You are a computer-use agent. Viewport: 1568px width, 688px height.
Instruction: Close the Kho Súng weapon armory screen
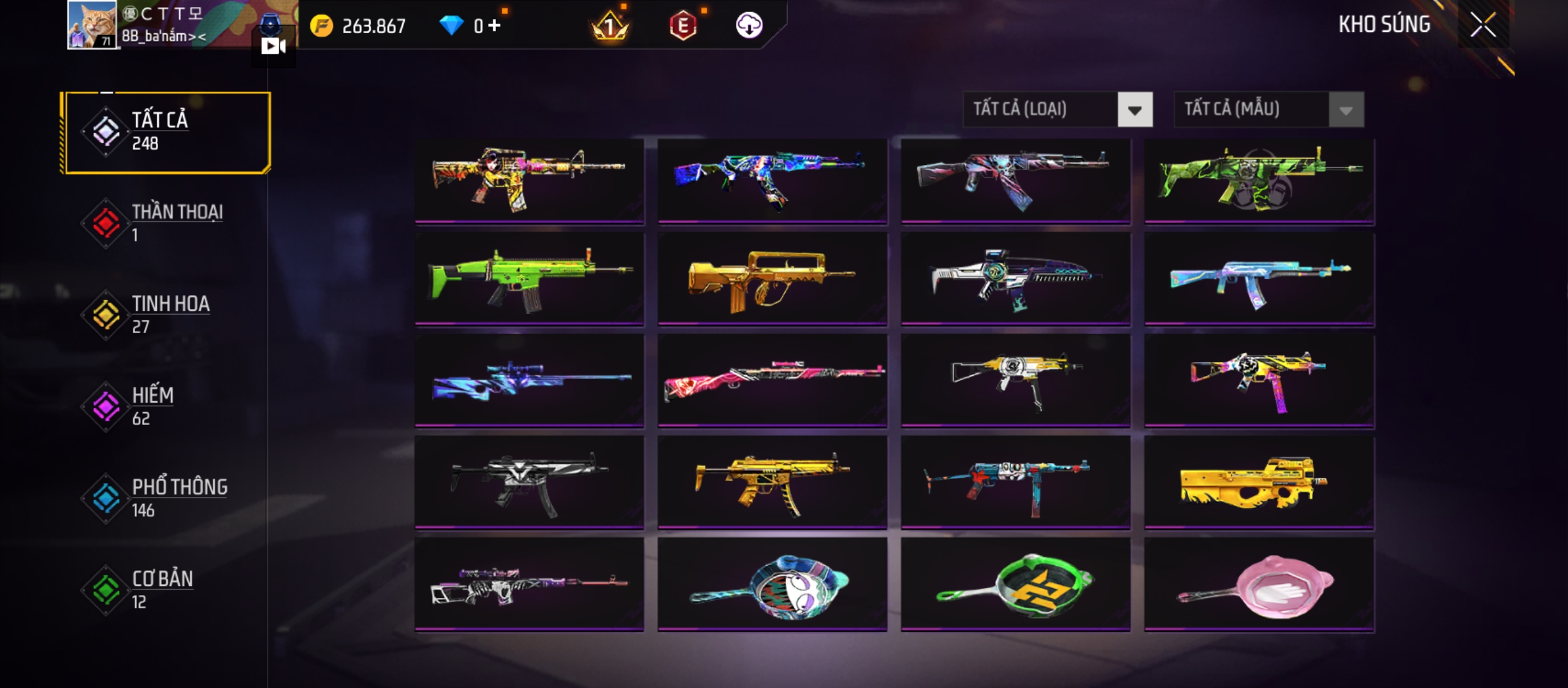click(1483, 25)
